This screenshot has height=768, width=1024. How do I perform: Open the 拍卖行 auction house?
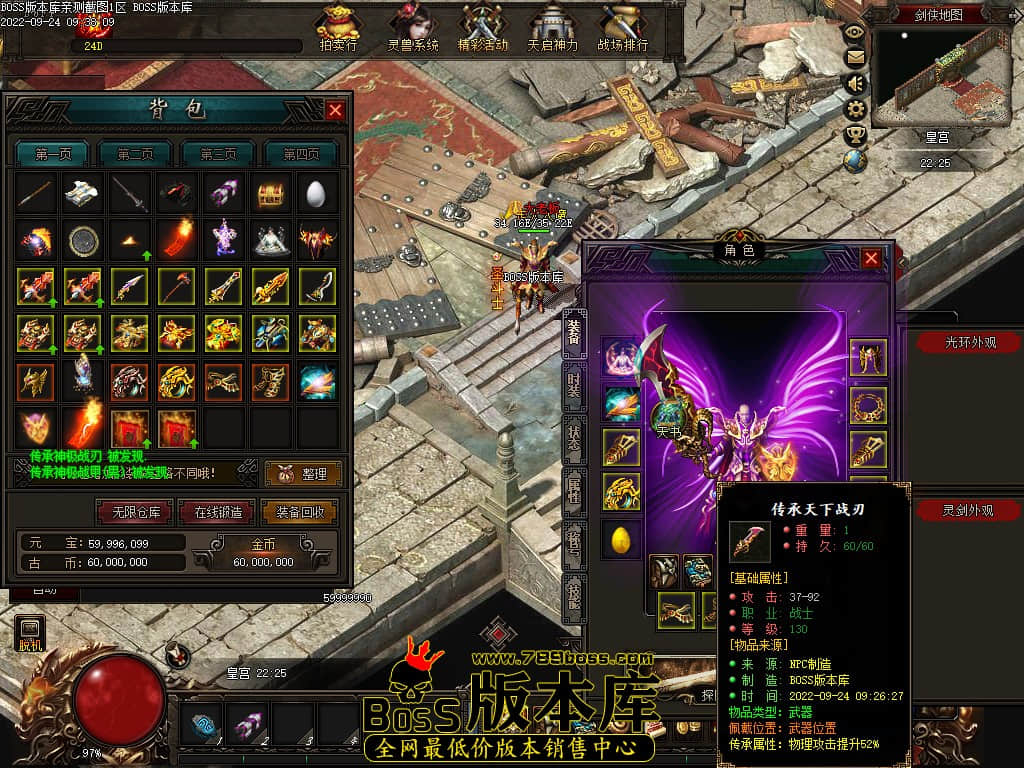coord(338,28)
